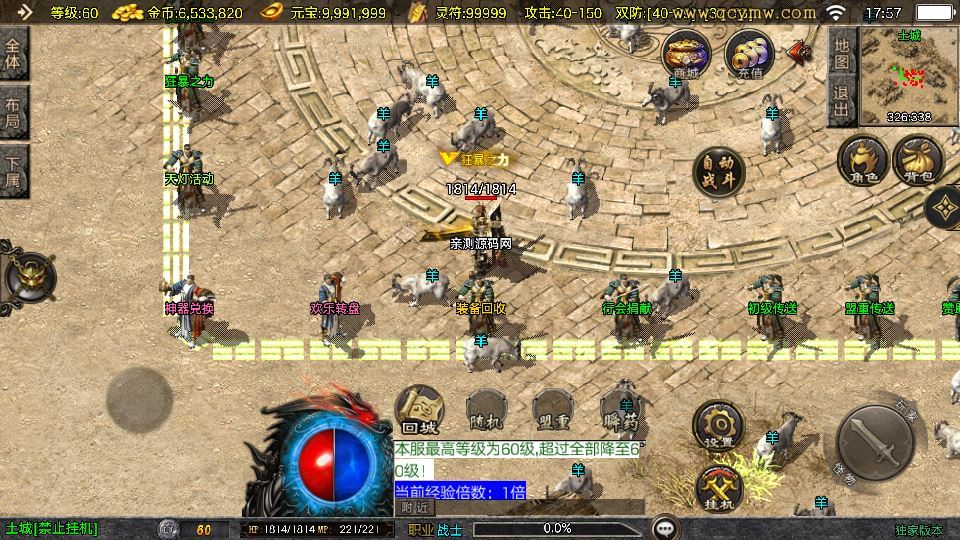The height and width of the screenshot is (540, 960).
Task: Activate the 挂机 idle mode button
Action: point(719,490)
